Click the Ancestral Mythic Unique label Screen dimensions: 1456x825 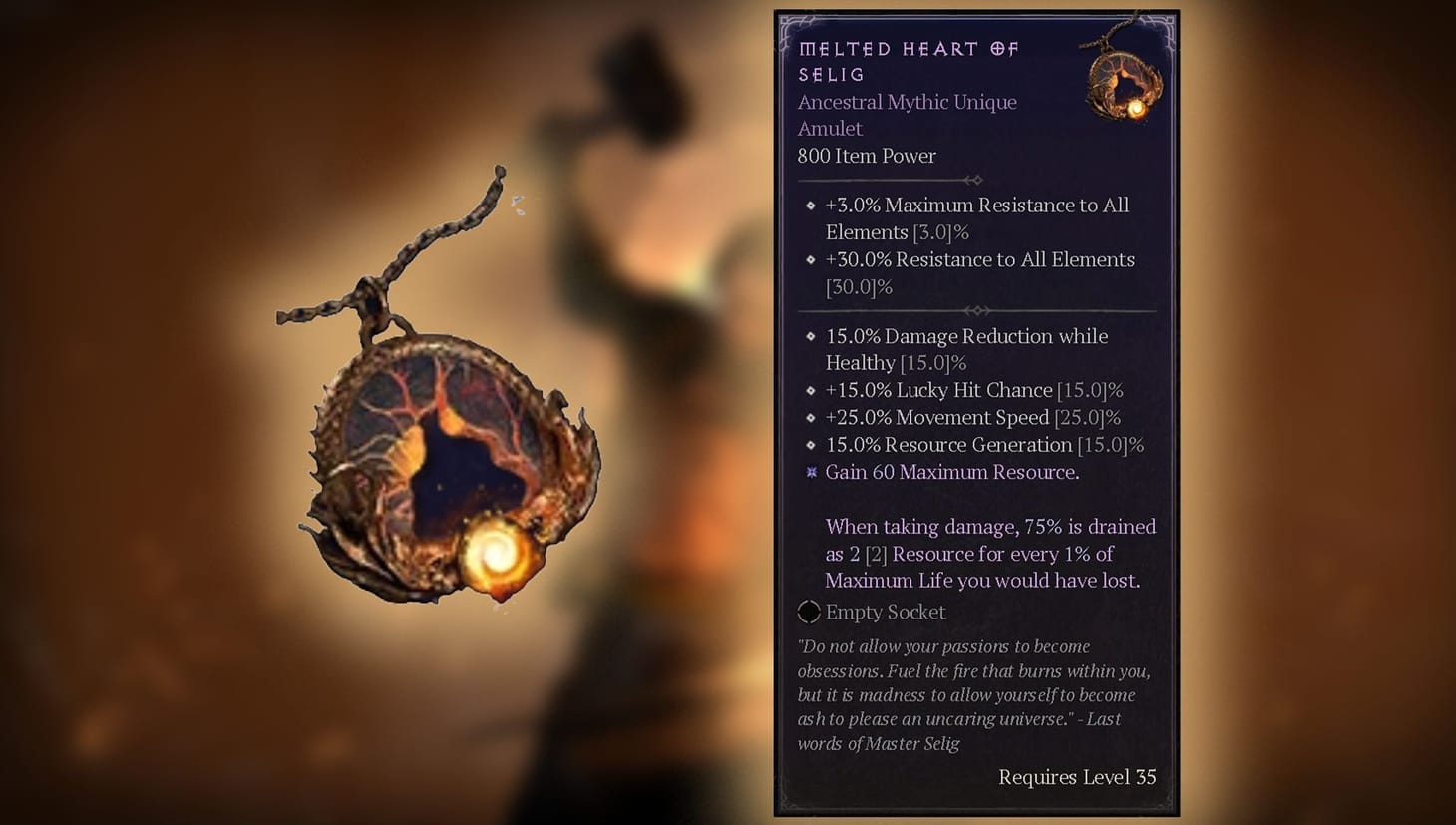[907, 102]
